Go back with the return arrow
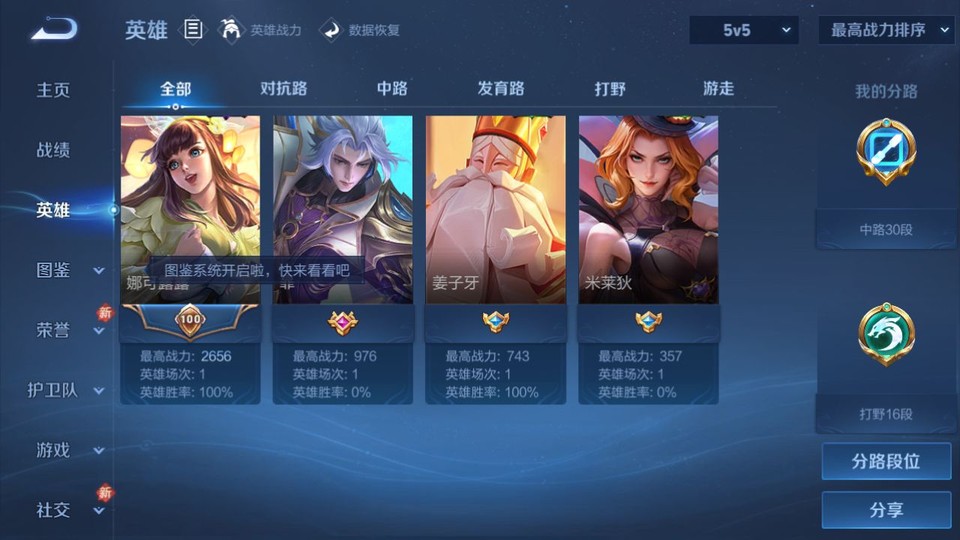This screenshot has width=960, height=540. click(x=54, y=29)
